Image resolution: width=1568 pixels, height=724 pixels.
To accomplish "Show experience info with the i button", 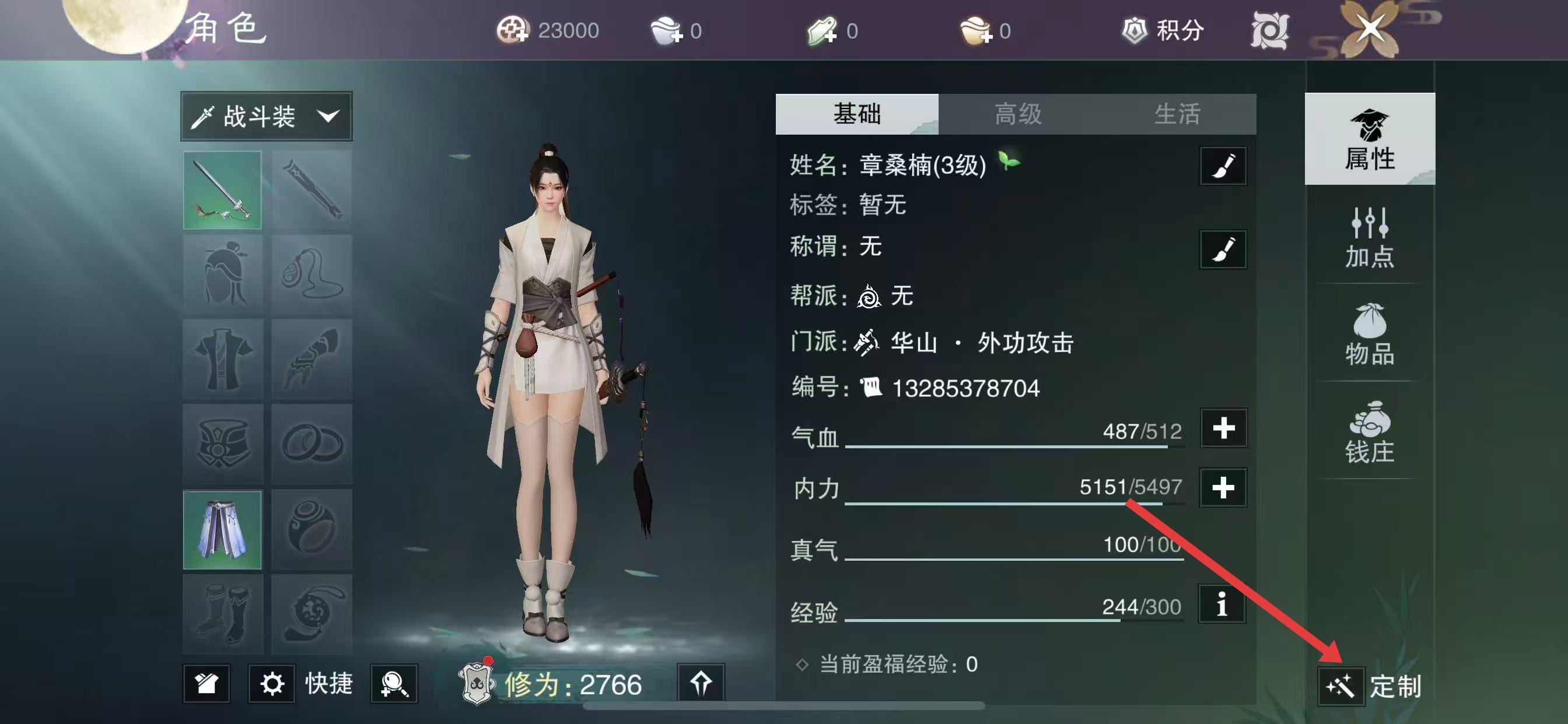I will [x=1221, y=604].
